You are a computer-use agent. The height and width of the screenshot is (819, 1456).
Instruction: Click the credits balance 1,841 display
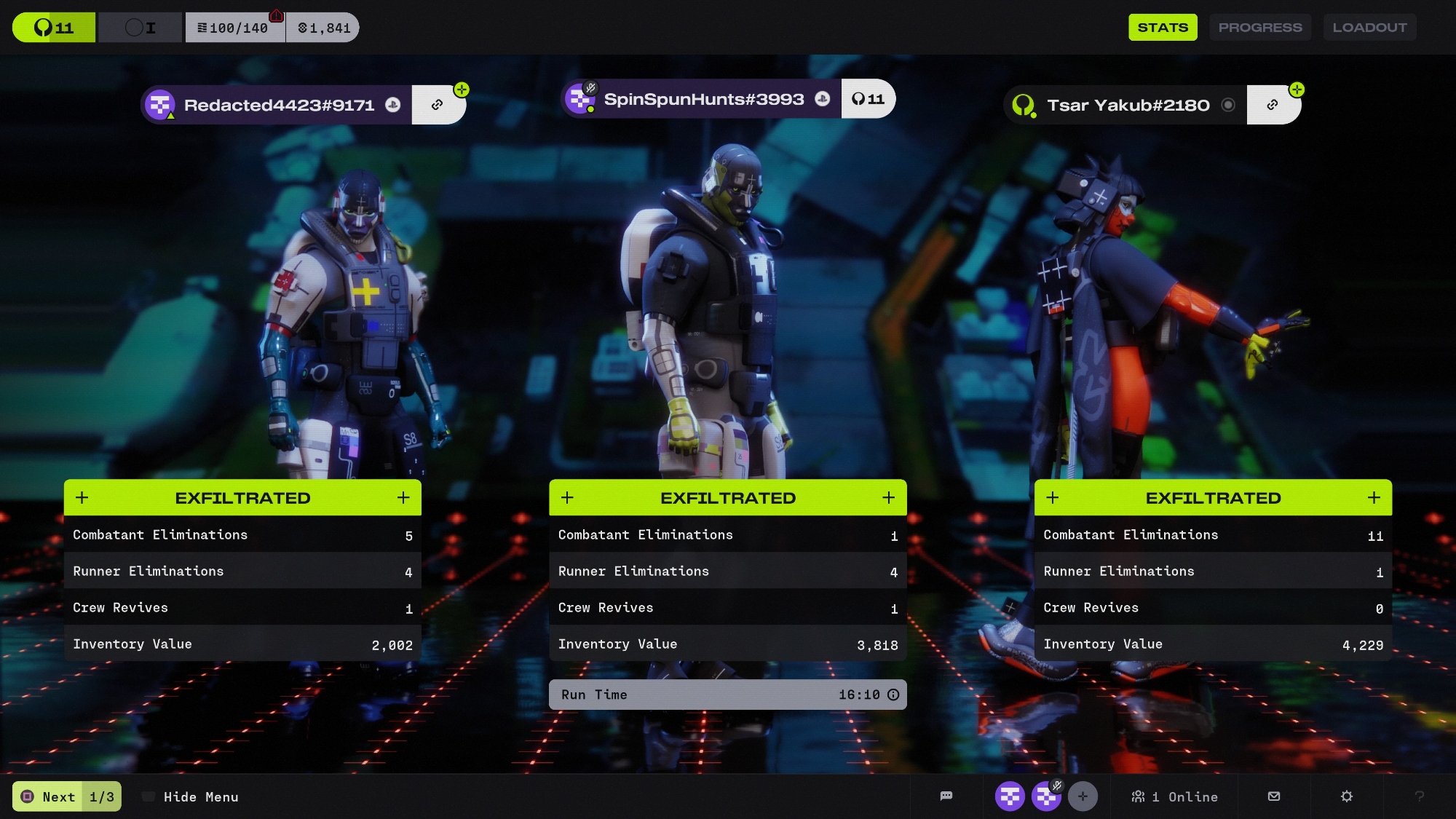323,28
